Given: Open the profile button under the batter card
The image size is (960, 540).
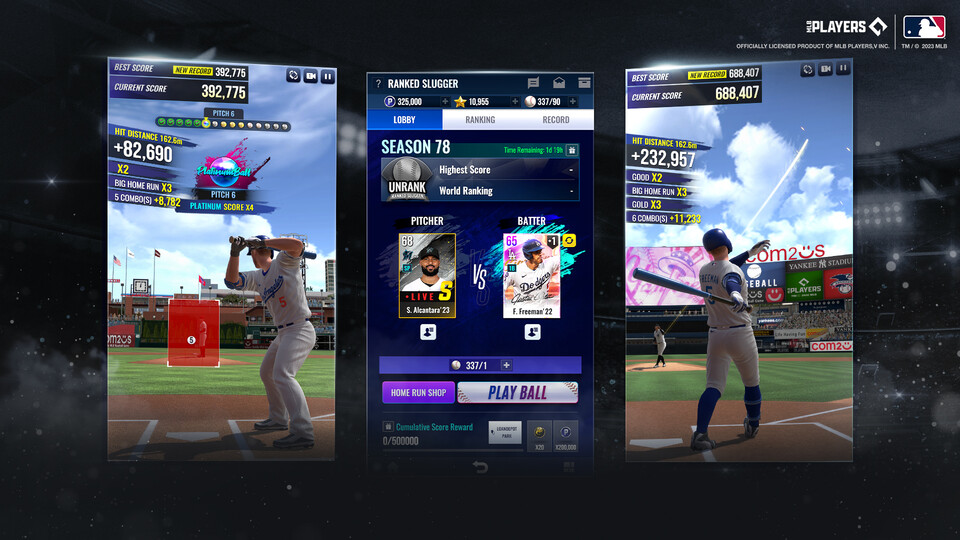Looking at the screenshot, I should pyautogui.click(x=532, y=332).
